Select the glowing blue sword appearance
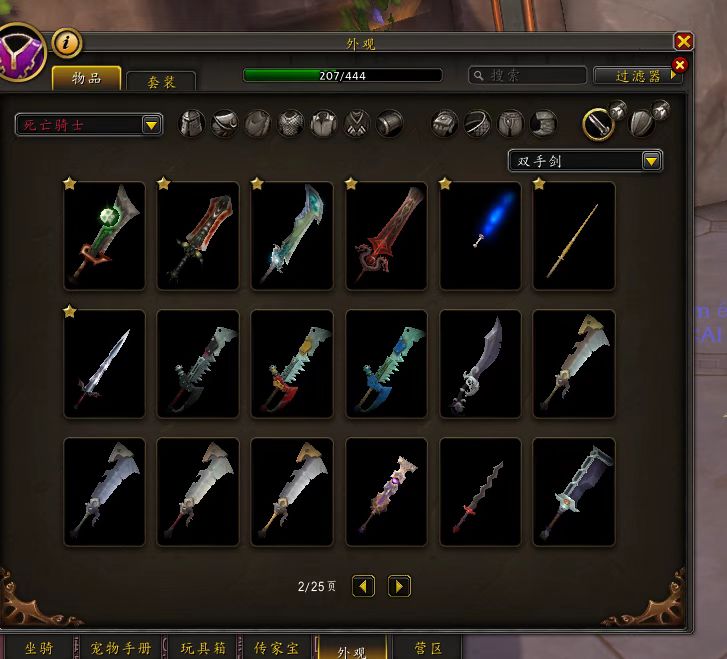The image size is (727, 659). click(480, 236)
